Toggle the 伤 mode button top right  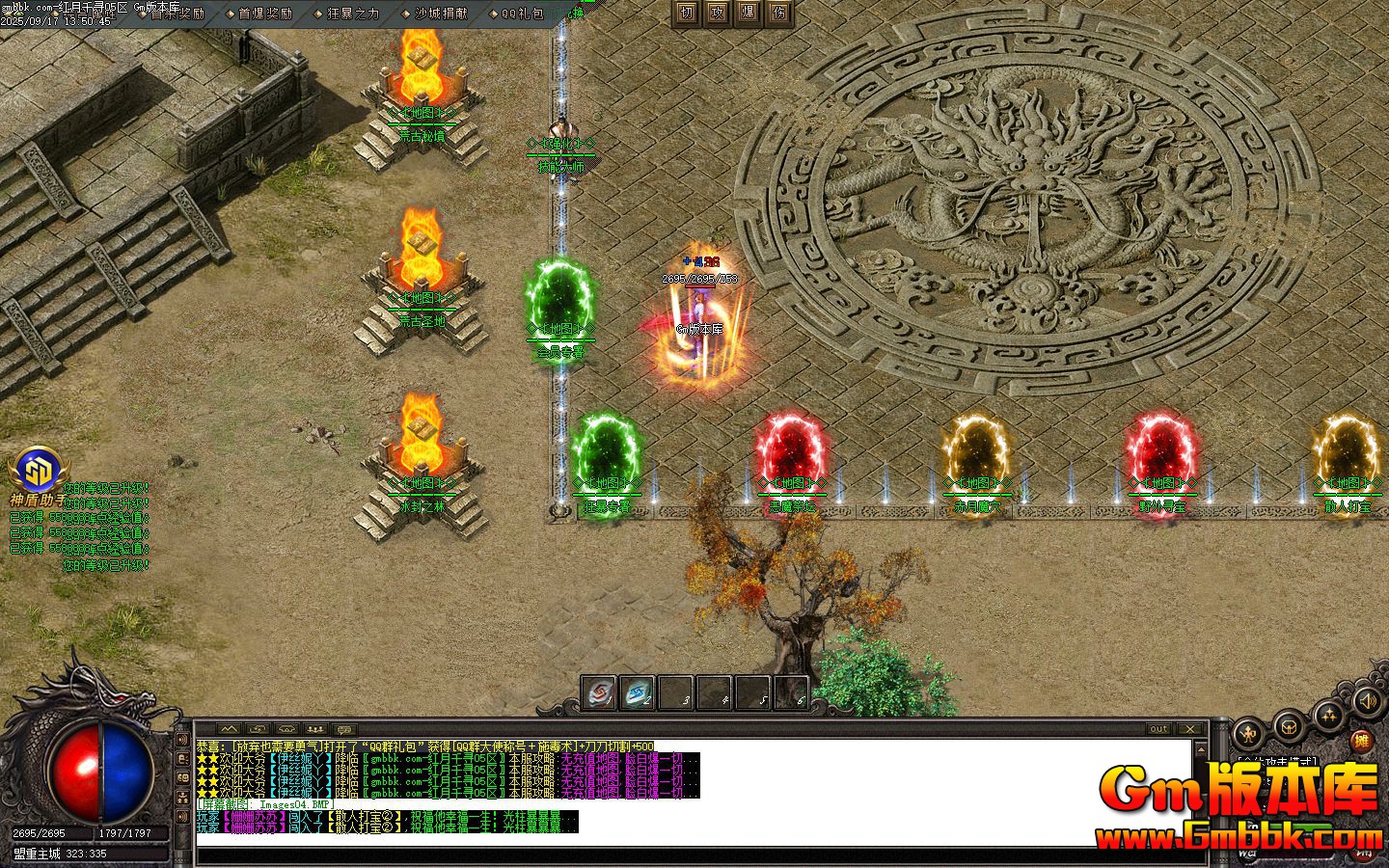pos(778,14)
